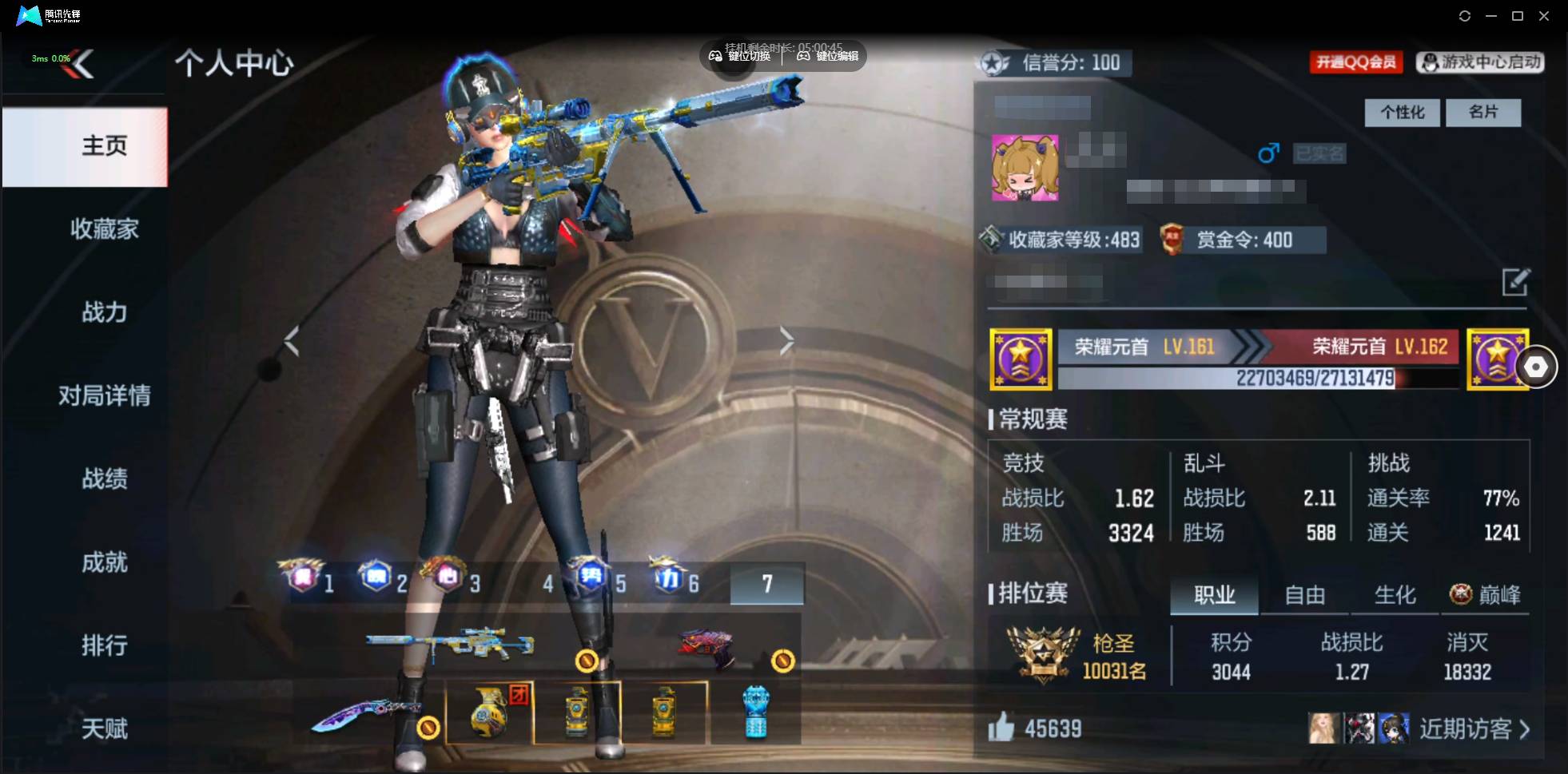This screenshot has height=774, width=1568.
Task: Click the 荣耀元首 LV.161 star emblem
Action: [x=1021, y=359]
